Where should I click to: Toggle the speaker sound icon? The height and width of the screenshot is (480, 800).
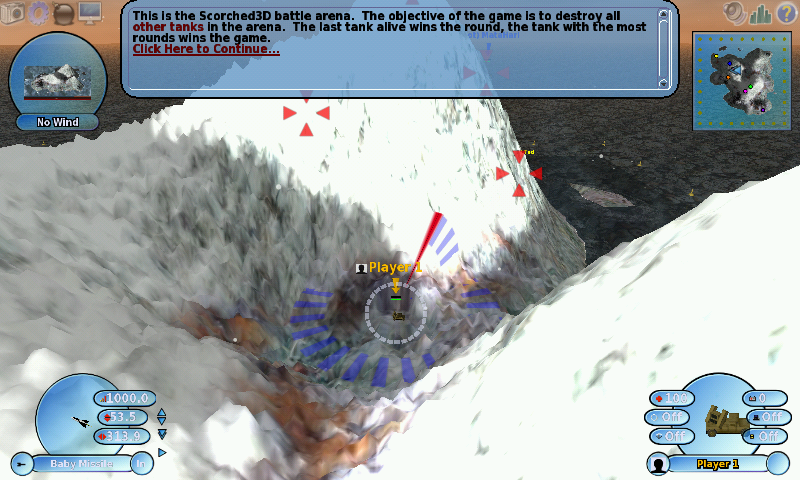click(735, 13)
